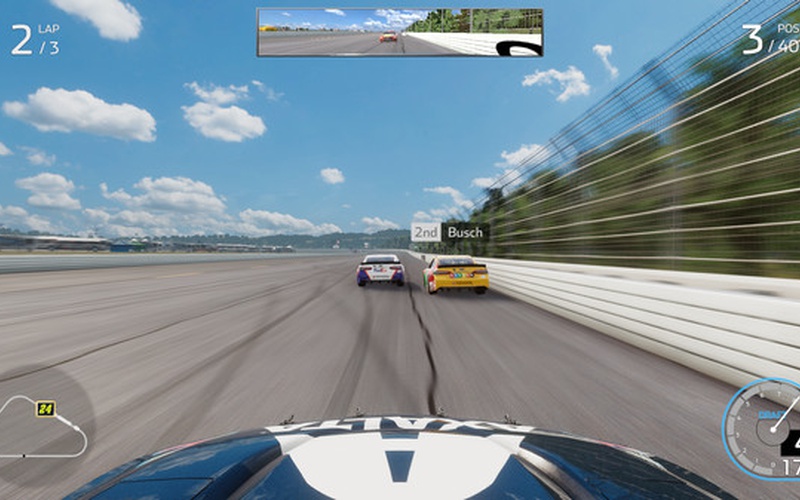Click the rear-view mirror display

point(400,32)
